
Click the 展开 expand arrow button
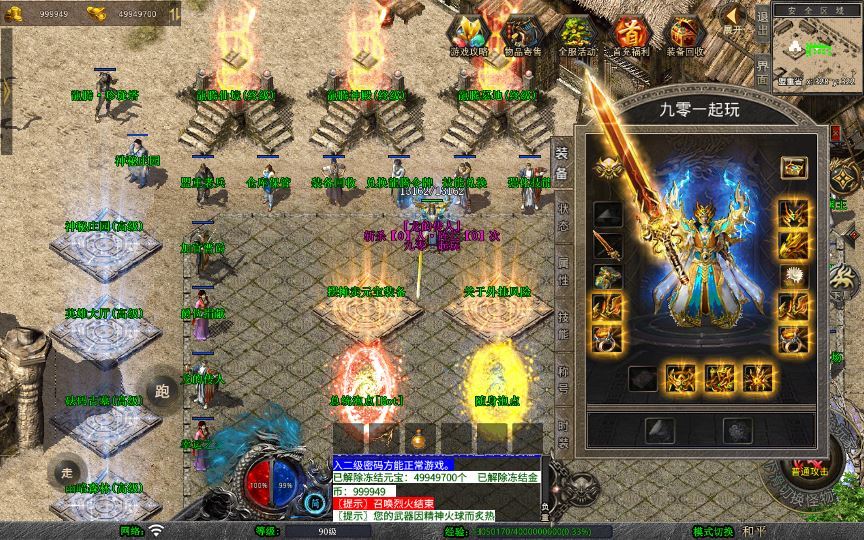(x=735, y=18)
